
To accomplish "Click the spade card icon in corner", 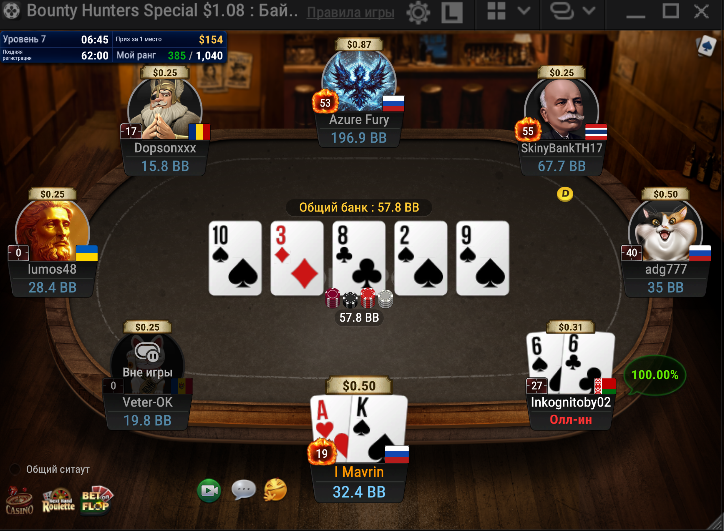I will 706,46.
